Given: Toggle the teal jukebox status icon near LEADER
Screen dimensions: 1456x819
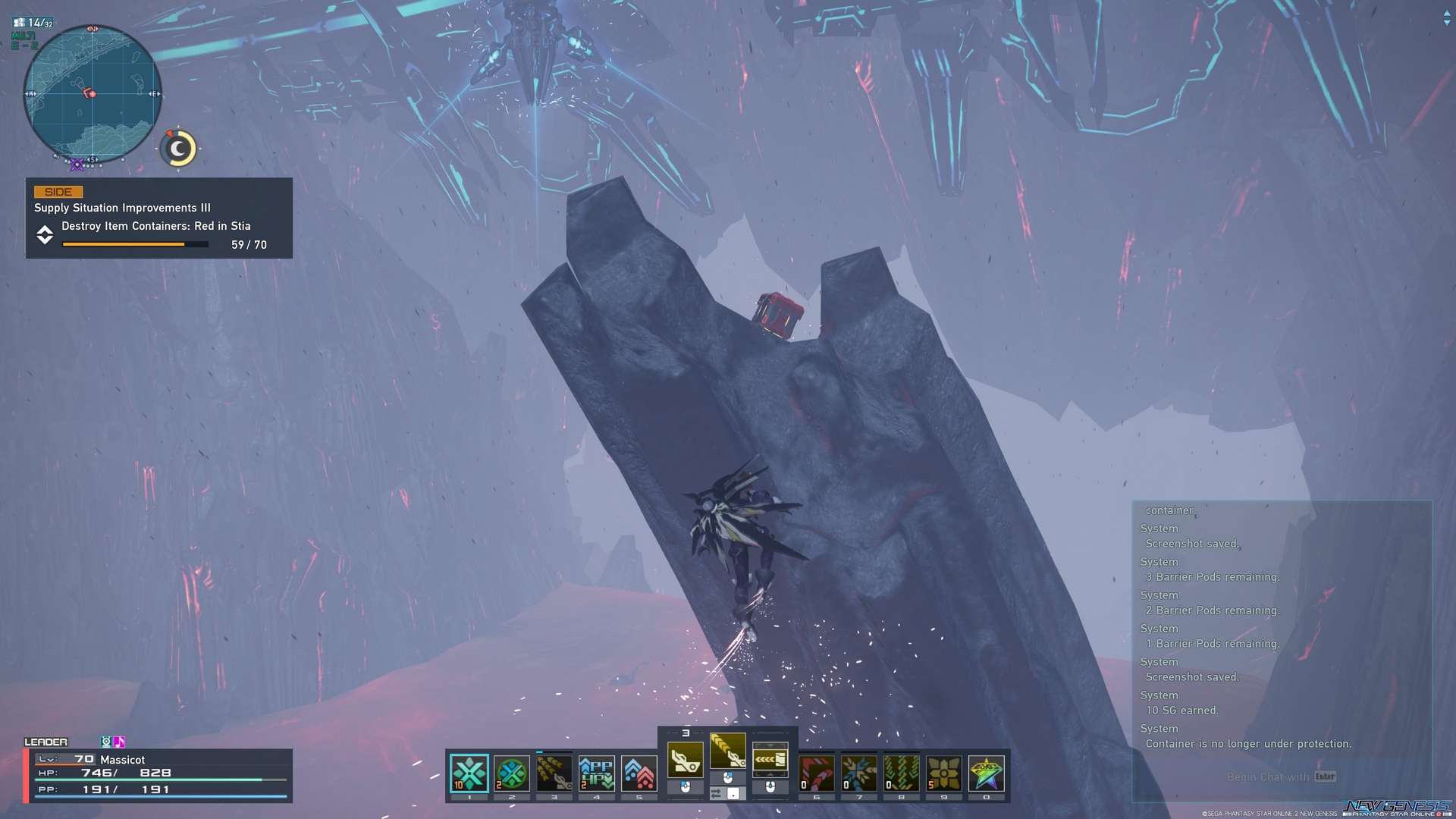Looking at the screenshot, I should click(x=107, y=742).
